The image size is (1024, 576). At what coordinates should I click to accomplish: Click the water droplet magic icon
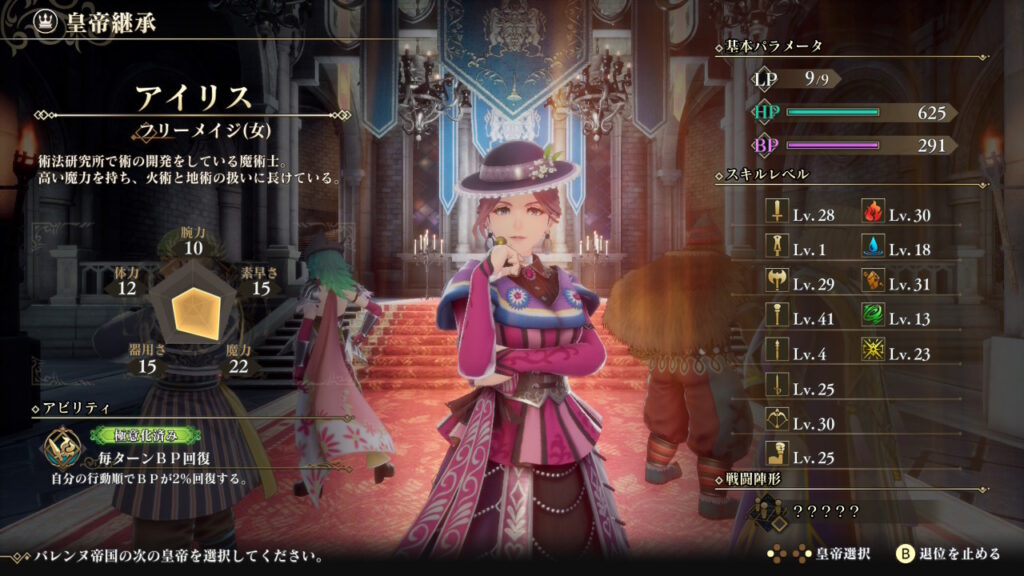(x=872, y=247)
